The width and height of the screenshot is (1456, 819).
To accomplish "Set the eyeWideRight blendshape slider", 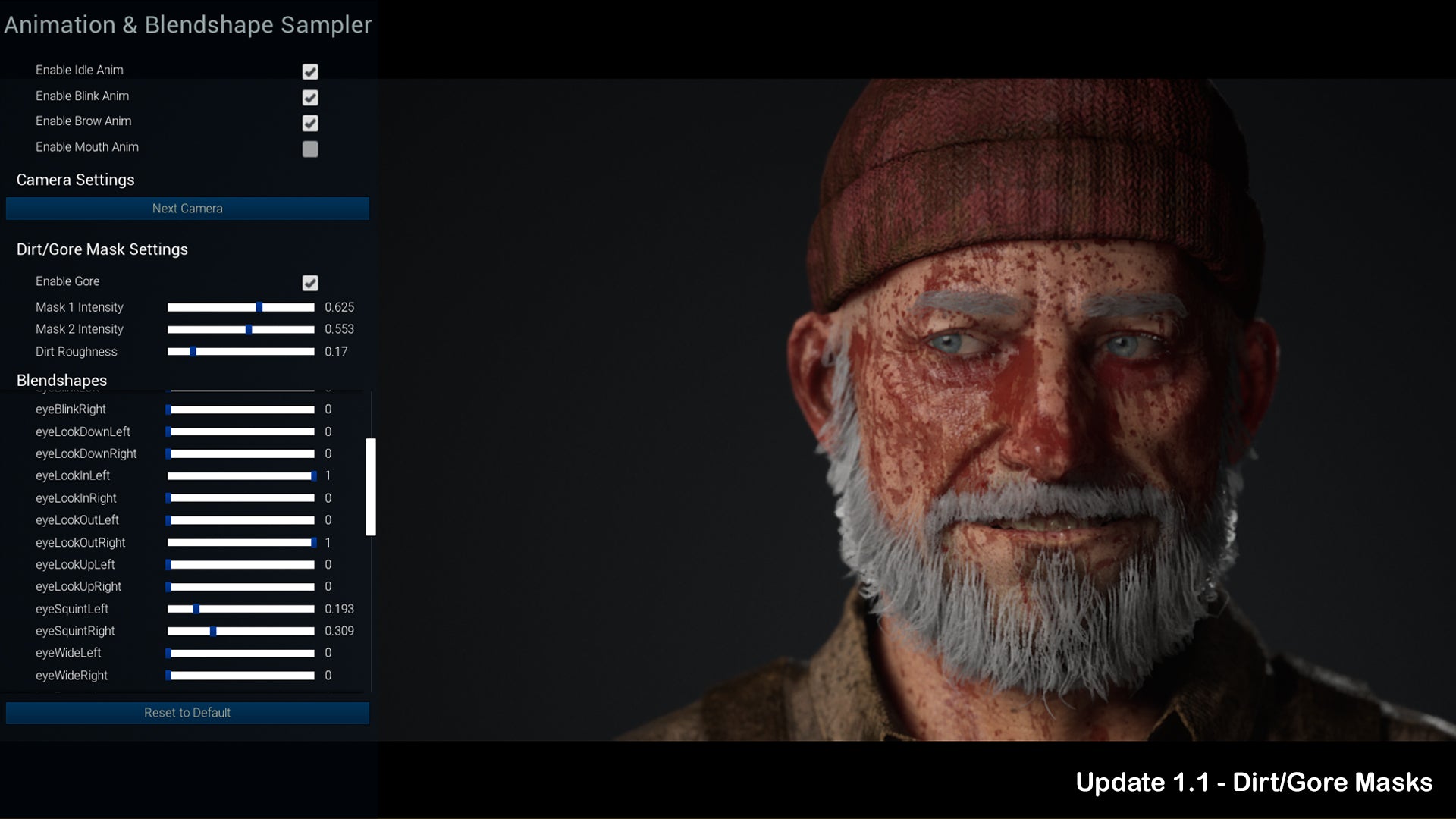I will click(241, 676).
